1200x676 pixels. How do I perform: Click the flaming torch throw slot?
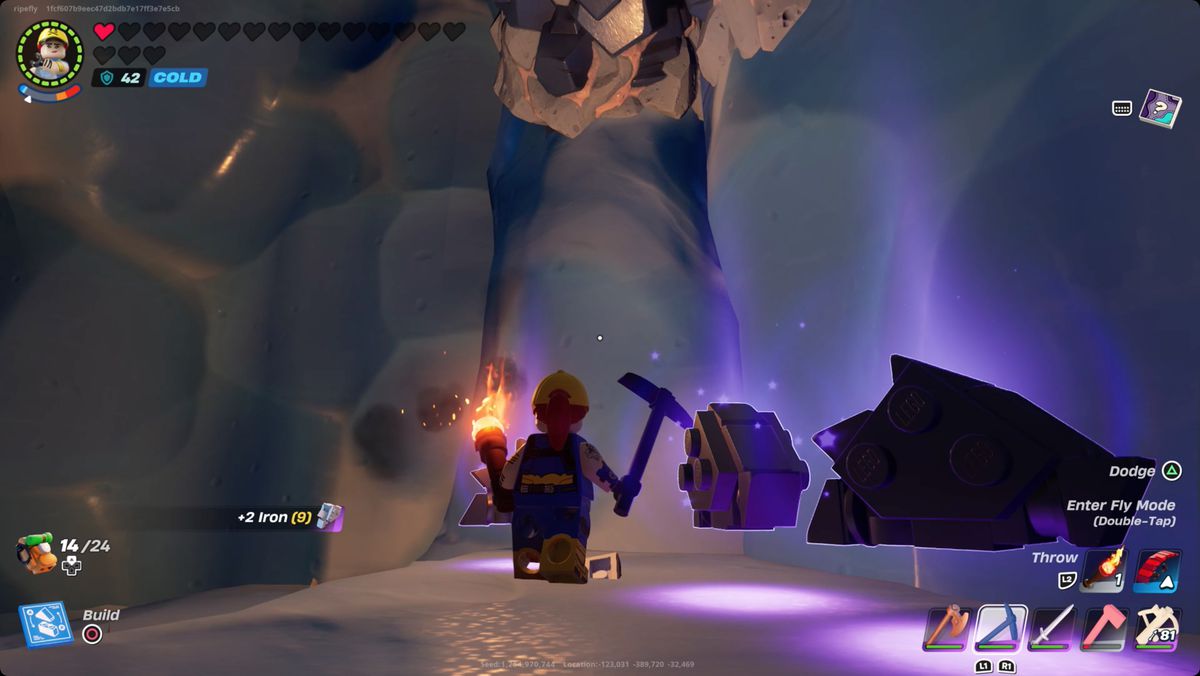[x=1104, y=571]
